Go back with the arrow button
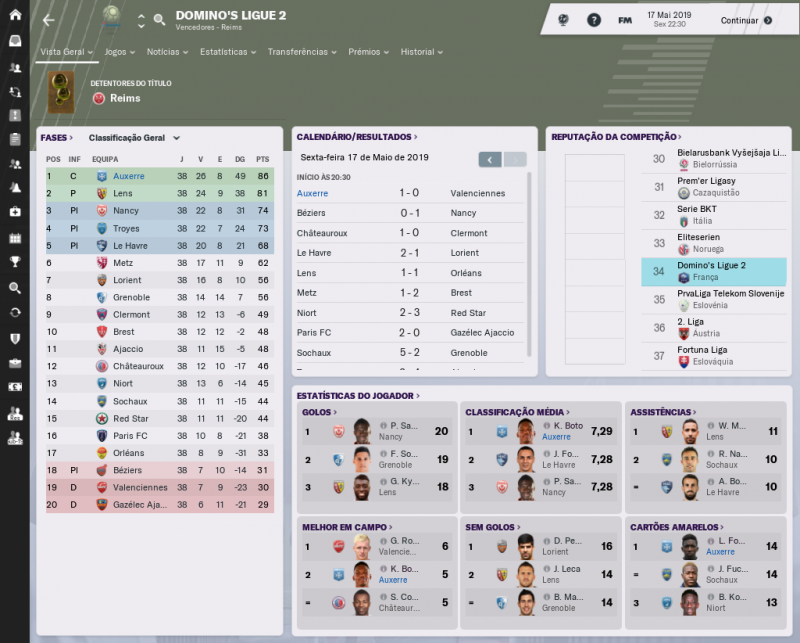Viewport: 800px width, 643px height. 49,20
